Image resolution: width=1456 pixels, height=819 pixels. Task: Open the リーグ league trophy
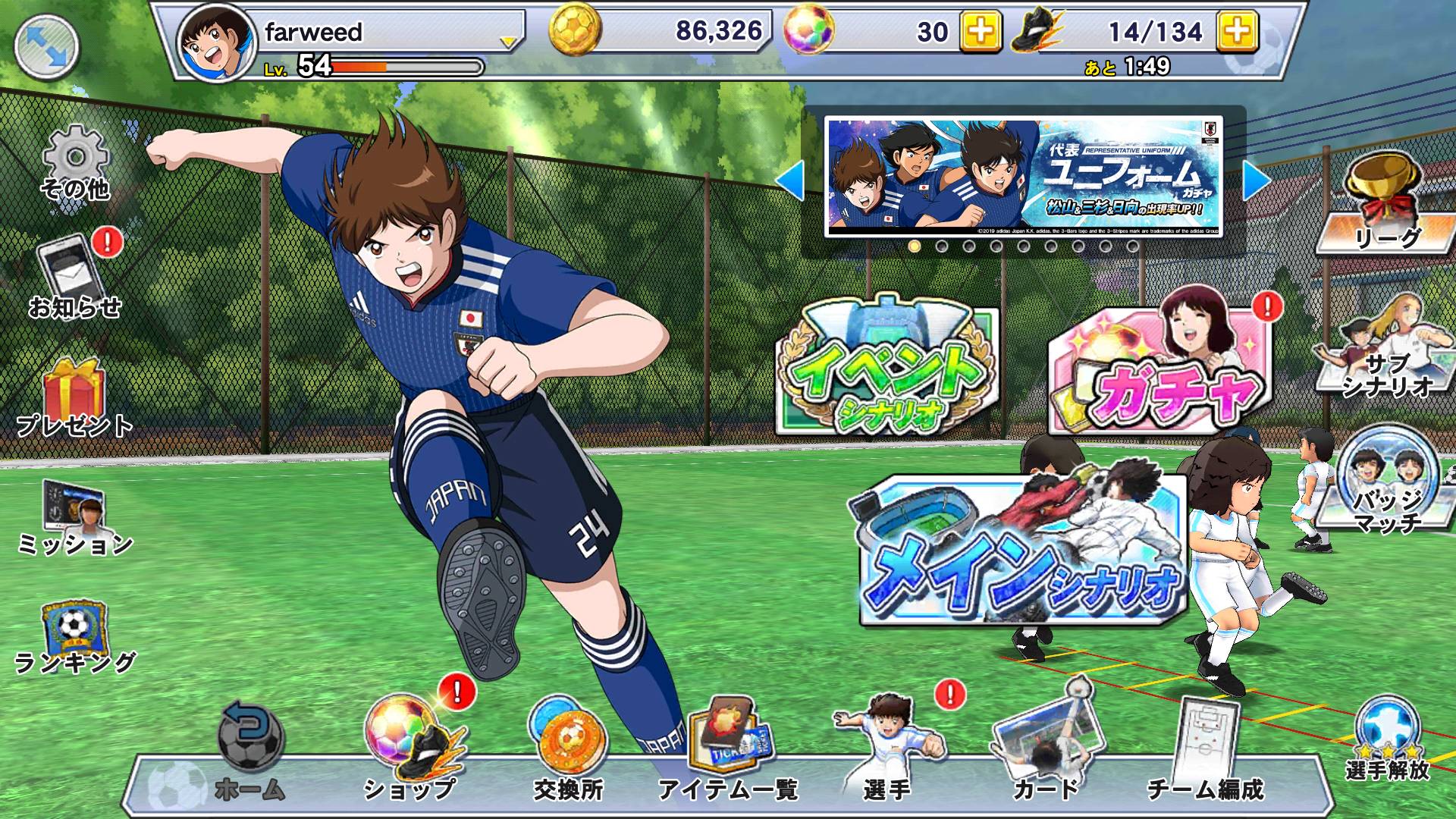[1385, 205]
